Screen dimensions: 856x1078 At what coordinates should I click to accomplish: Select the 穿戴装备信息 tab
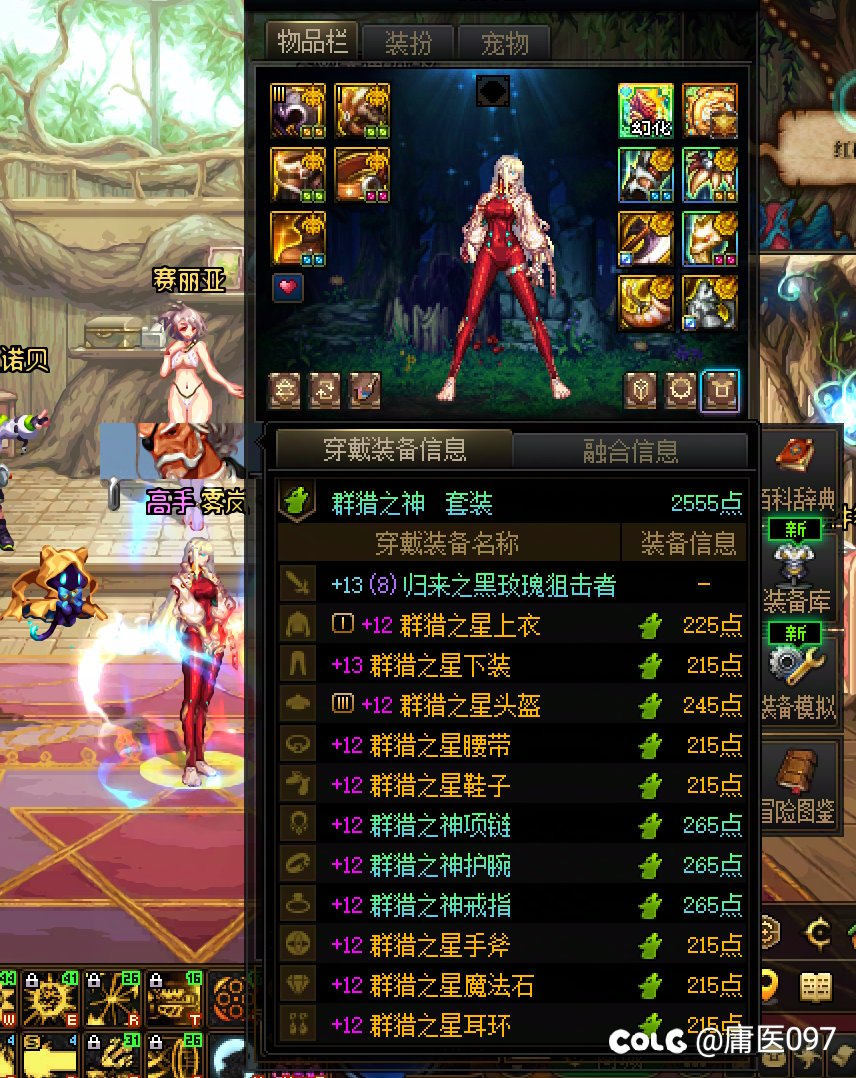pyautogui.click(x=394, y=450)
